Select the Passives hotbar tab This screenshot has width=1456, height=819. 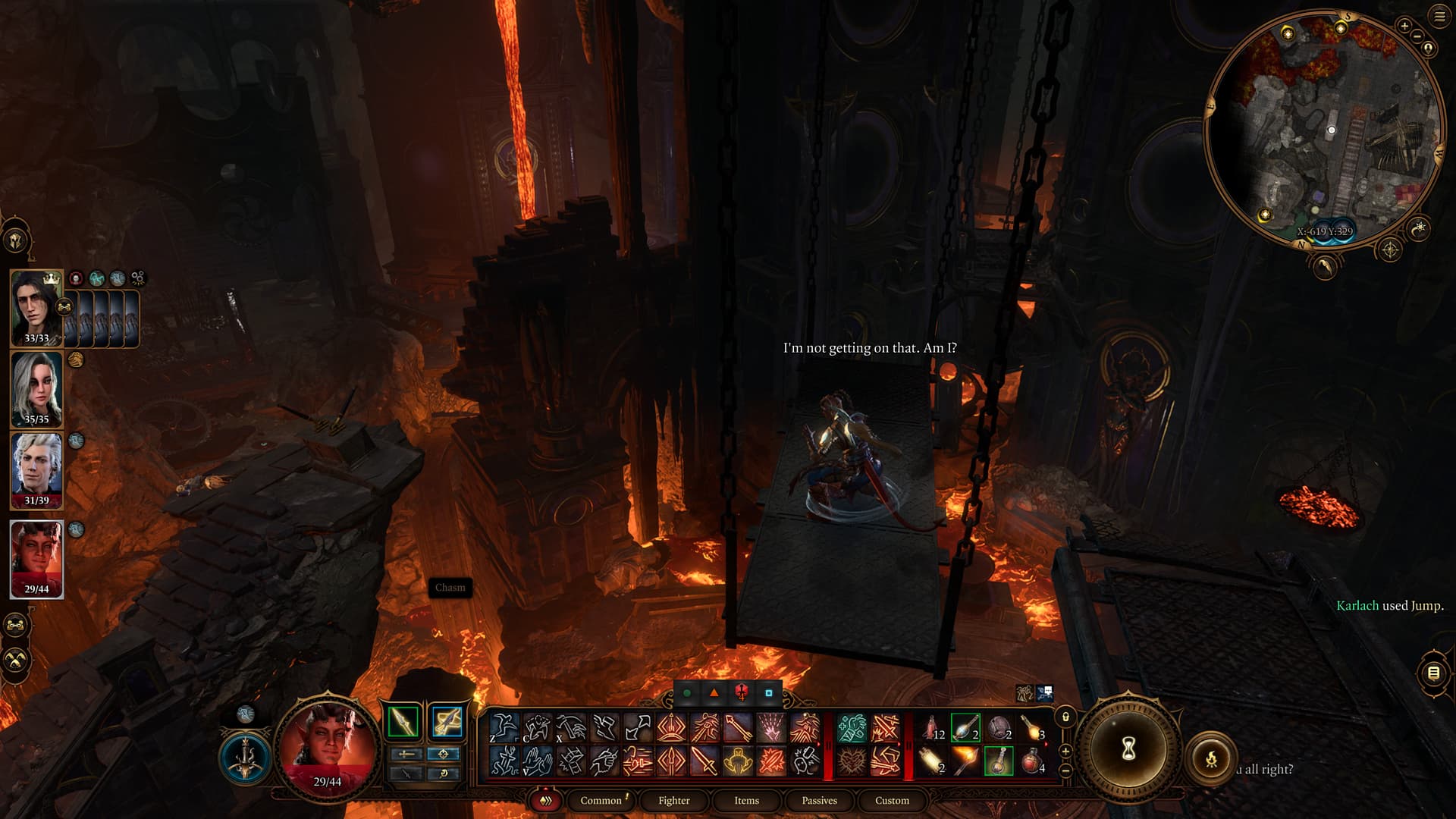(x=819, y=800)
